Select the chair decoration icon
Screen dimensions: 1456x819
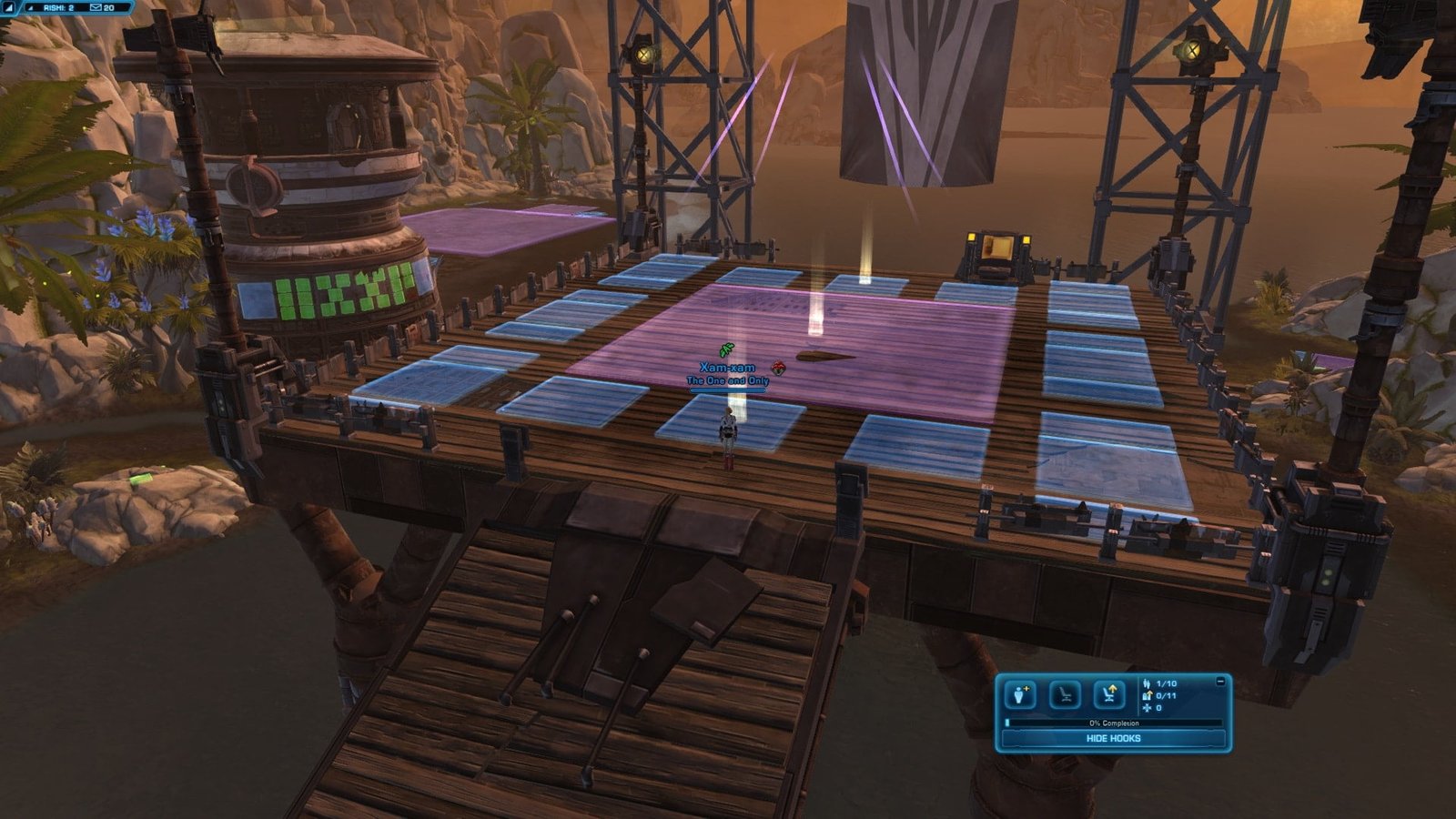(x=1065, y=696)
